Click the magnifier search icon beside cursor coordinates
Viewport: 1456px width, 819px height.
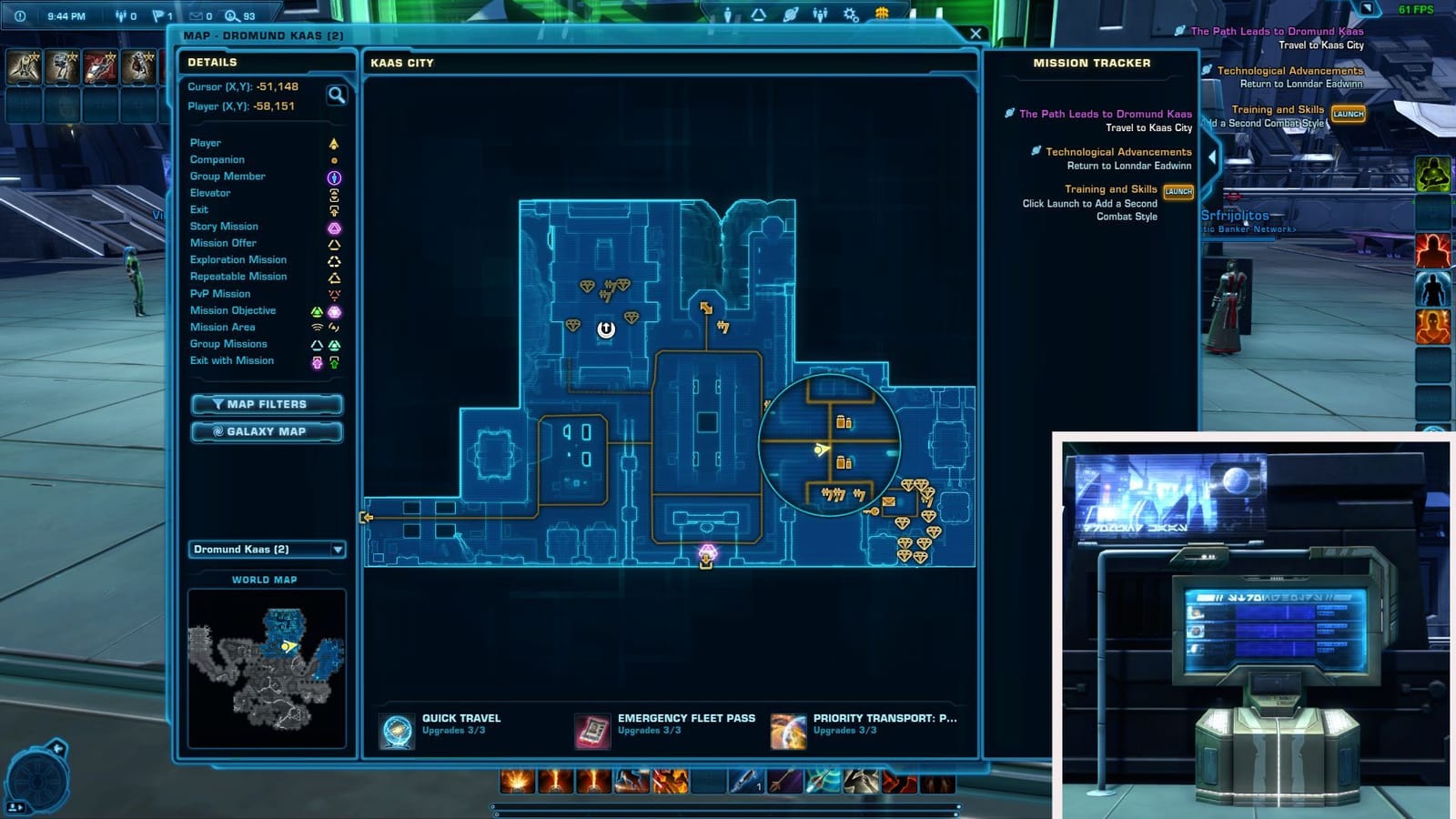pyautogui.click(x=336, y=96)
